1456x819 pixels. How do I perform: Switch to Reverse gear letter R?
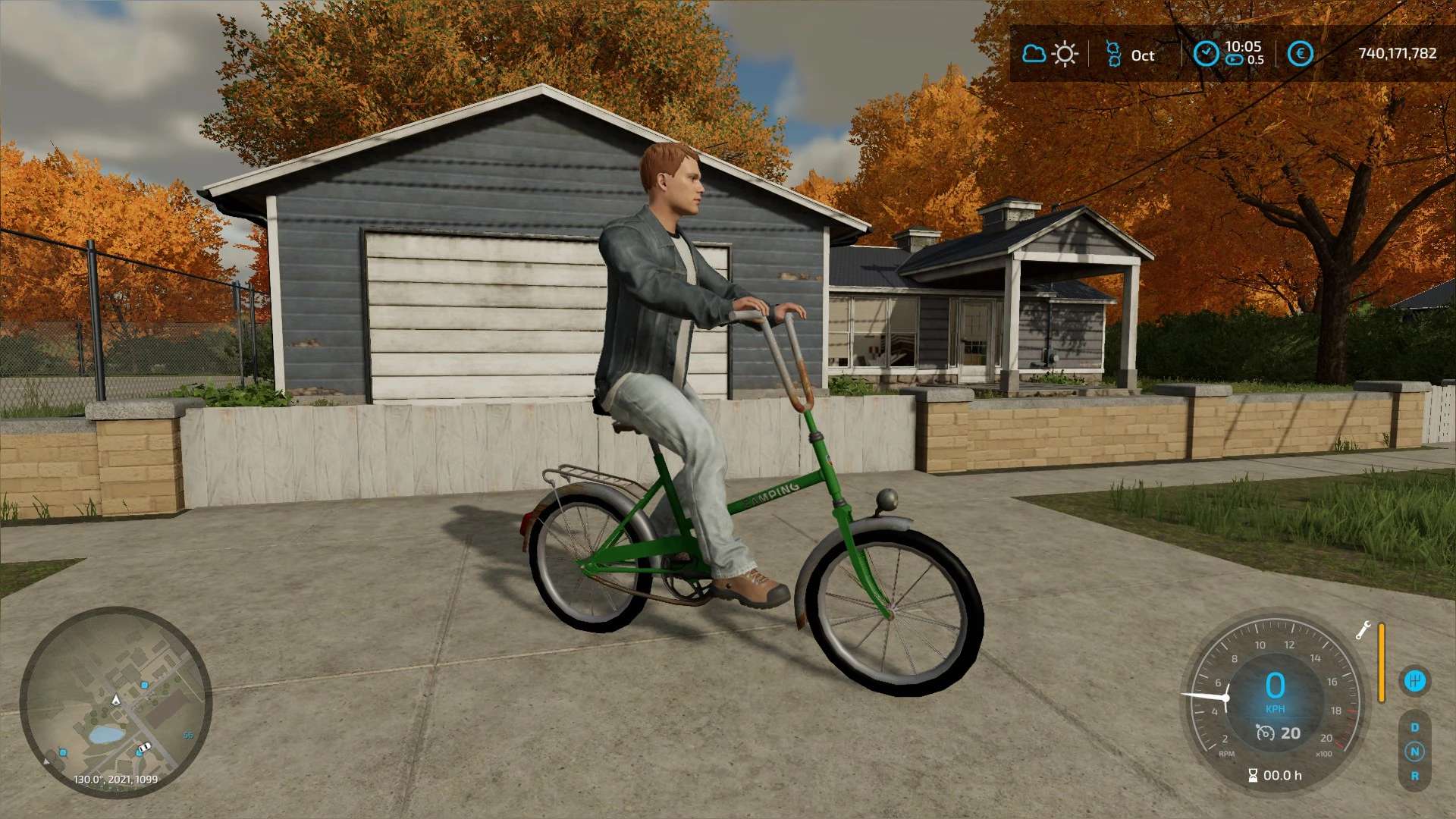(1414, 776)
